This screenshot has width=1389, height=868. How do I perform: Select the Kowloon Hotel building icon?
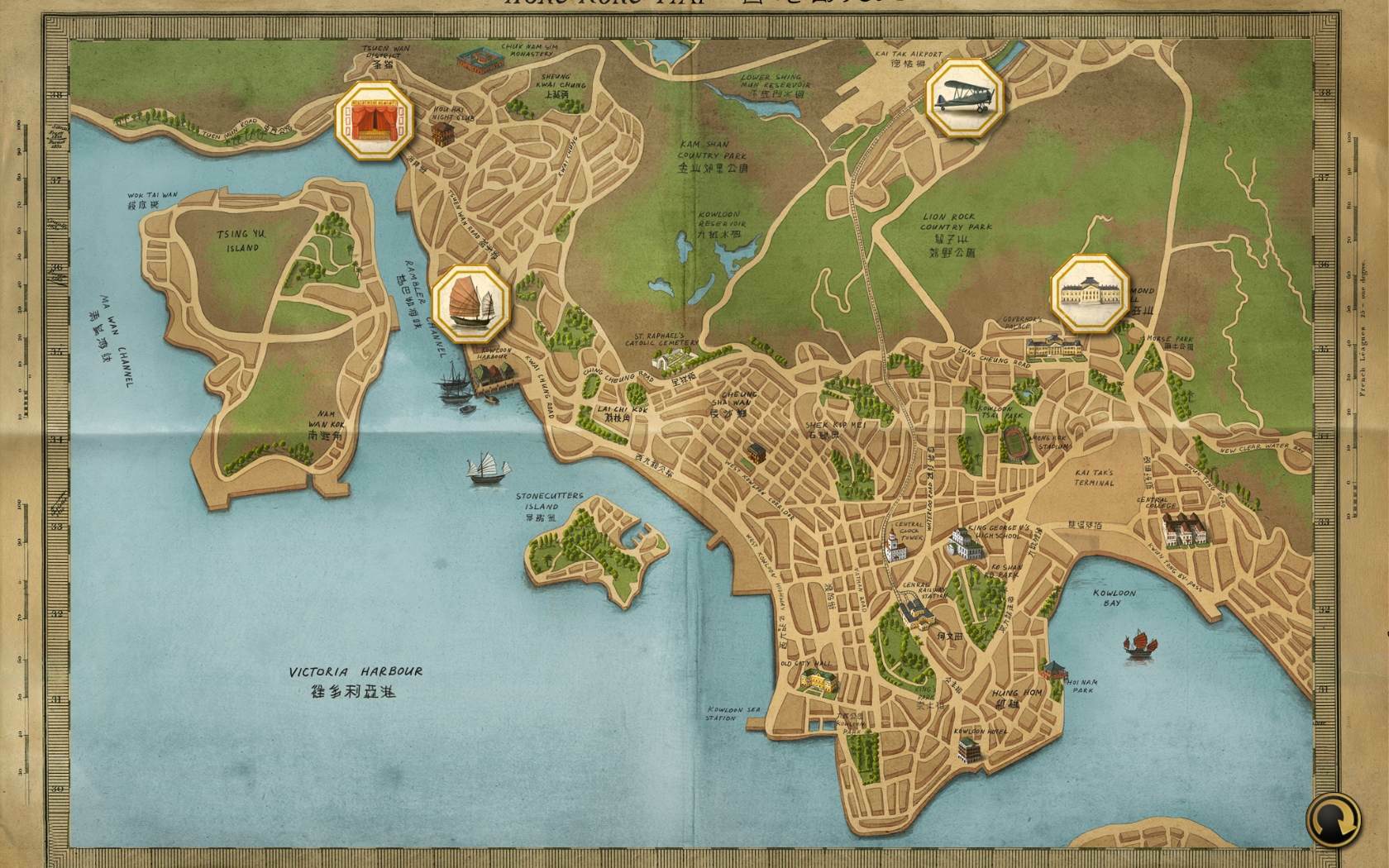pos(967,748)
